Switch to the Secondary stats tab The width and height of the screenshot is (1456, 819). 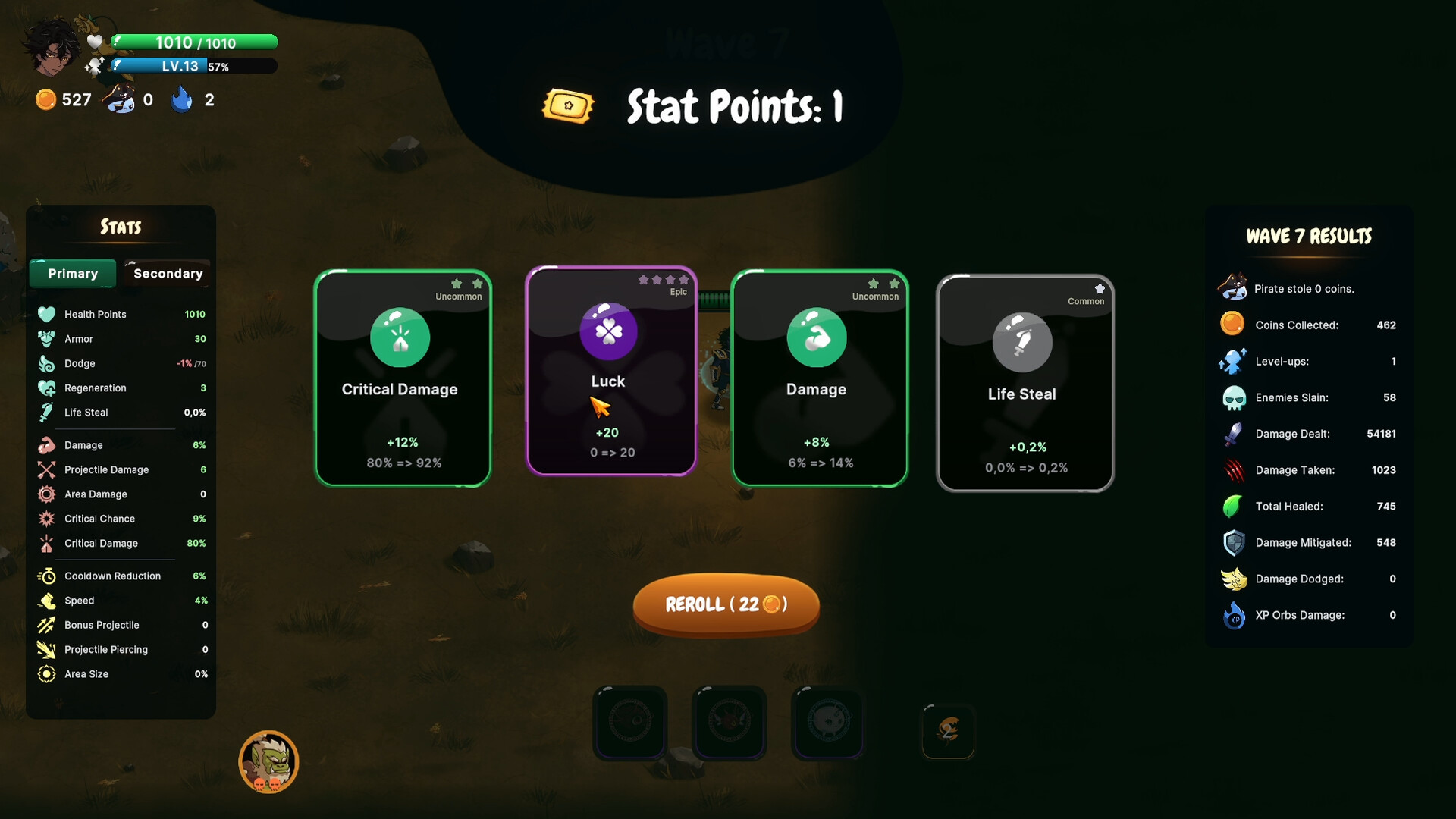(166, 274)
